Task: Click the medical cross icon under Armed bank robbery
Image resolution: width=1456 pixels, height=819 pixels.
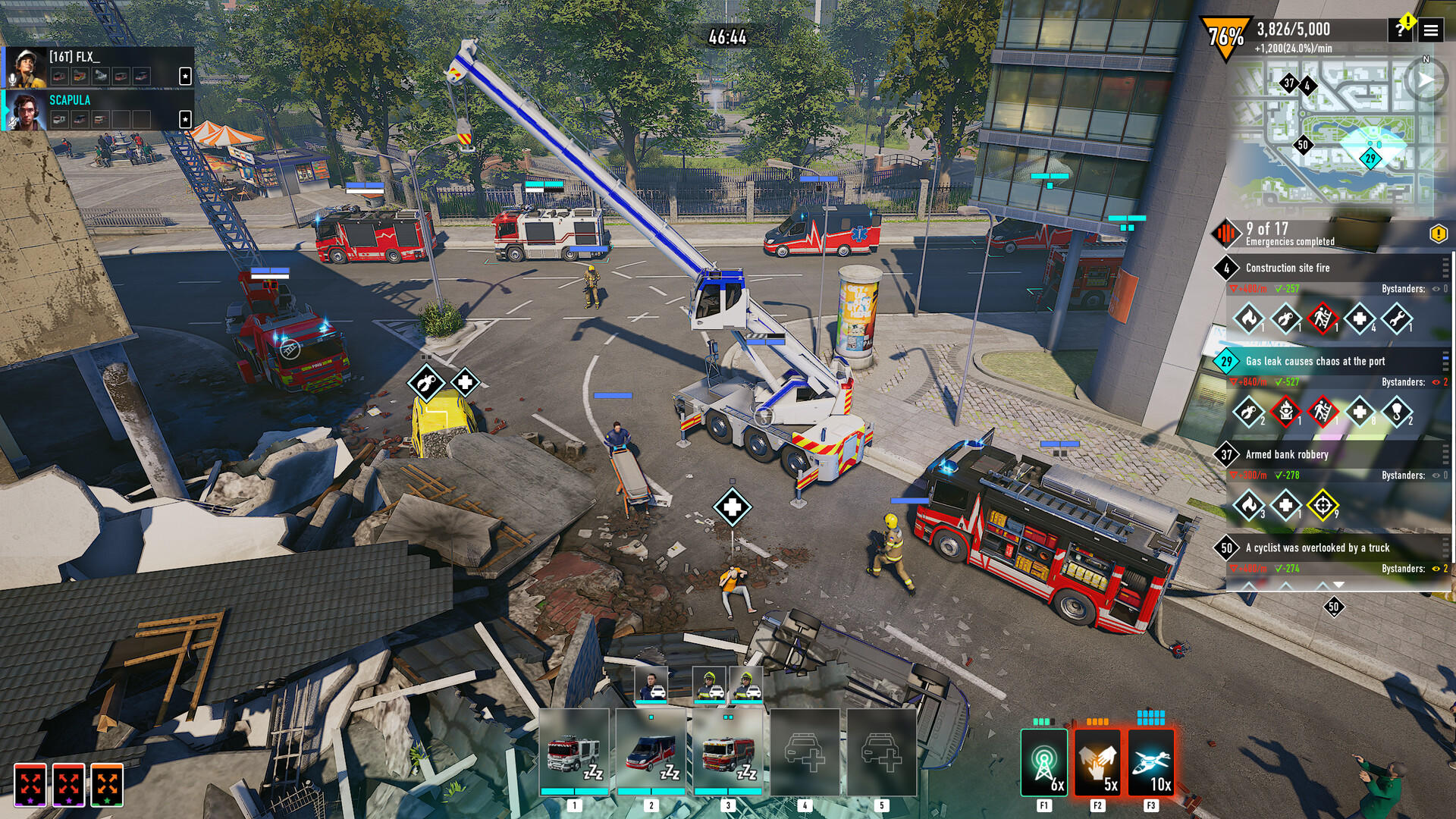Action: click(x=1285, y=506)
